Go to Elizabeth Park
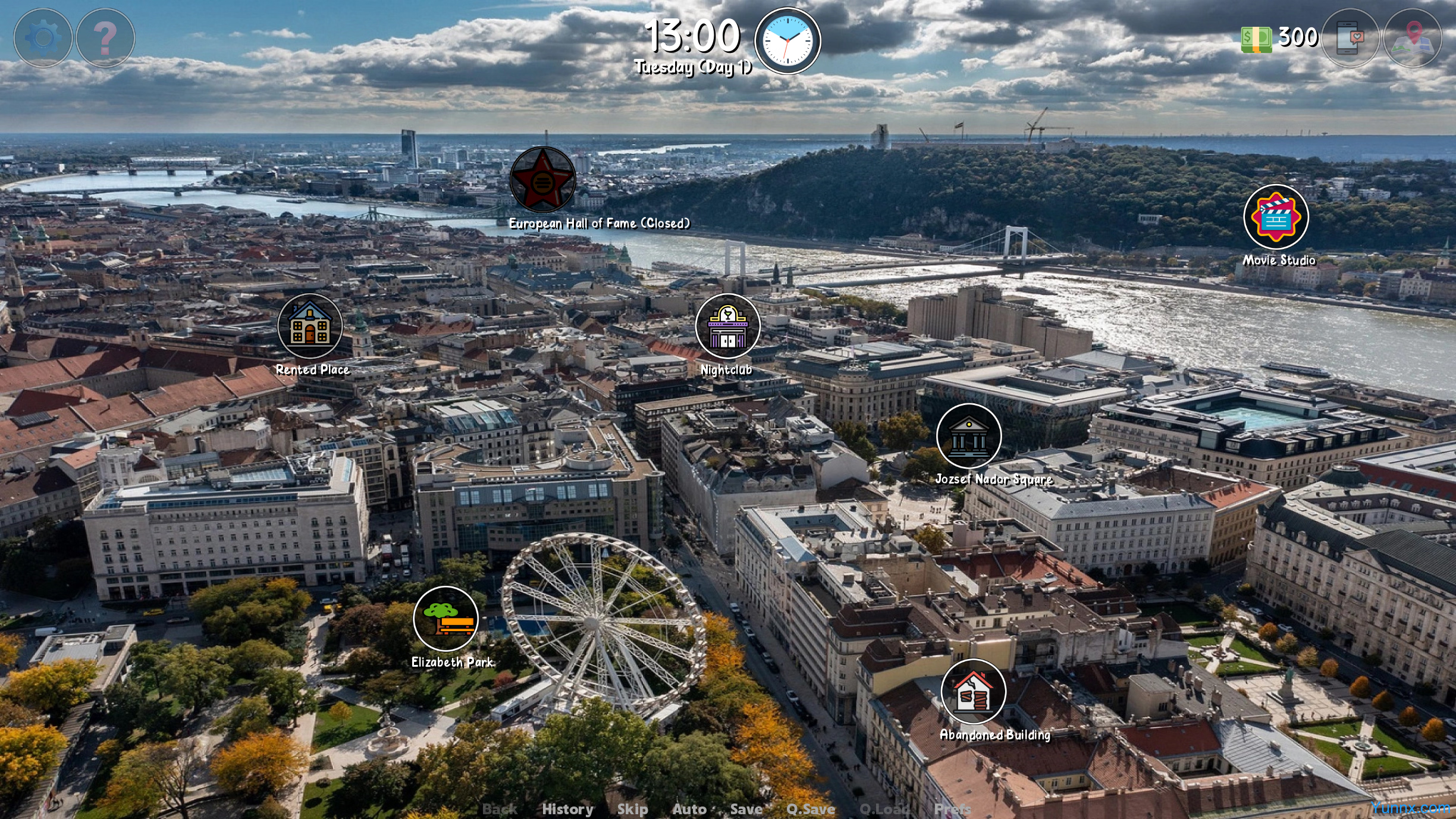Screen dimensions: 1456x819 (x=445, y=619)
